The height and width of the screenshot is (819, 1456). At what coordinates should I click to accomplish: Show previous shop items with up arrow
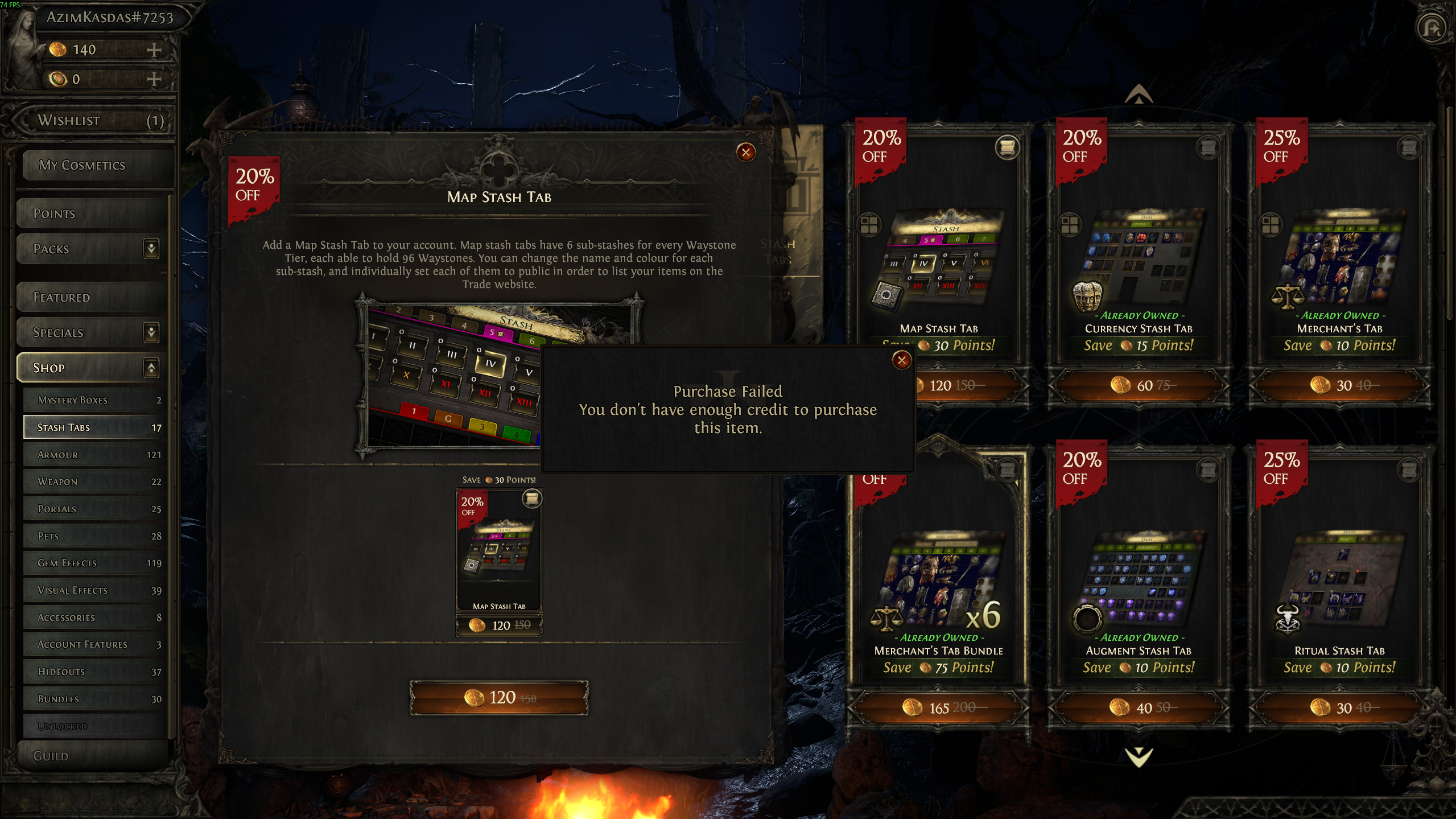pyautogui.click(x=1139, y=94)
